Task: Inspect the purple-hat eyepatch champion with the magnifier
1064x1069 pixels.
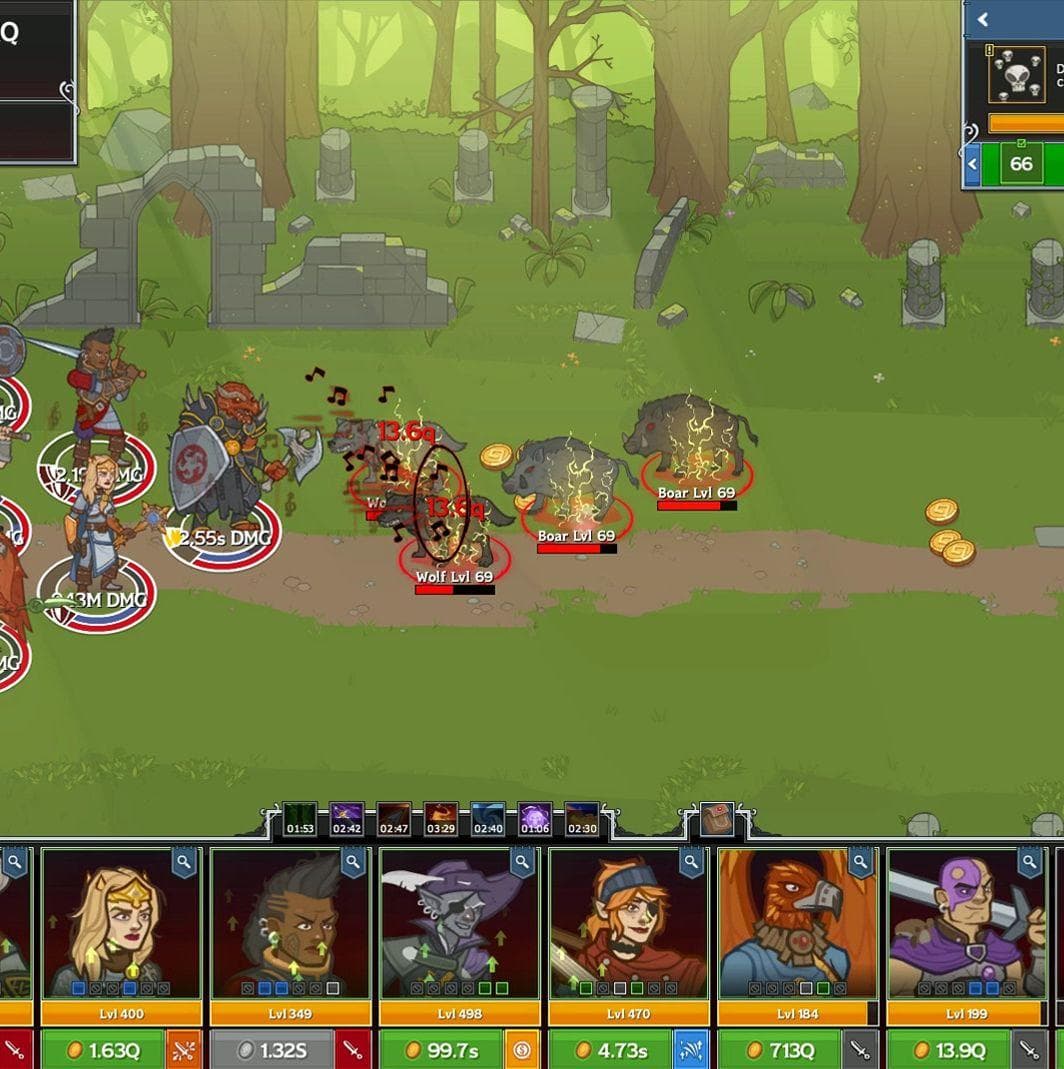Action: [523, 862]
